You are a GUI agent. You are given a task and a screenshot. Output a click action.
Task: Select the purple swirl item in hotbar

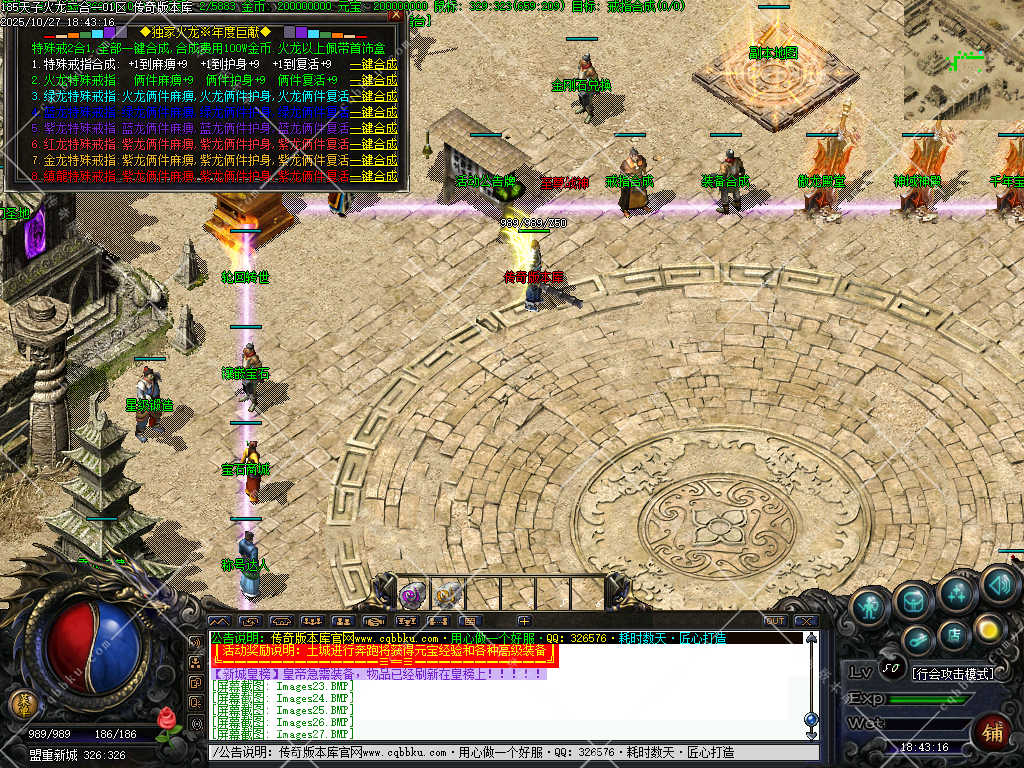point(411,595)
